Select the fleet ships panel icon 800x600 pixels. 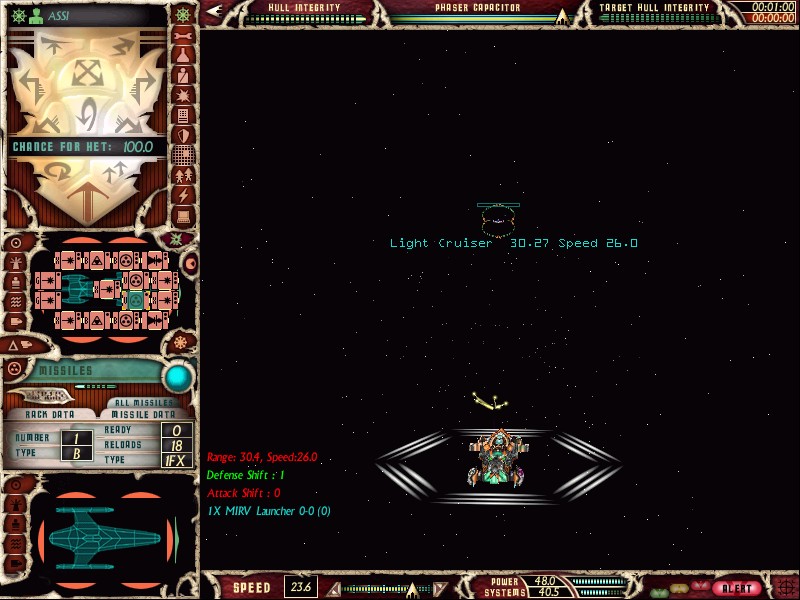point(183,175)
